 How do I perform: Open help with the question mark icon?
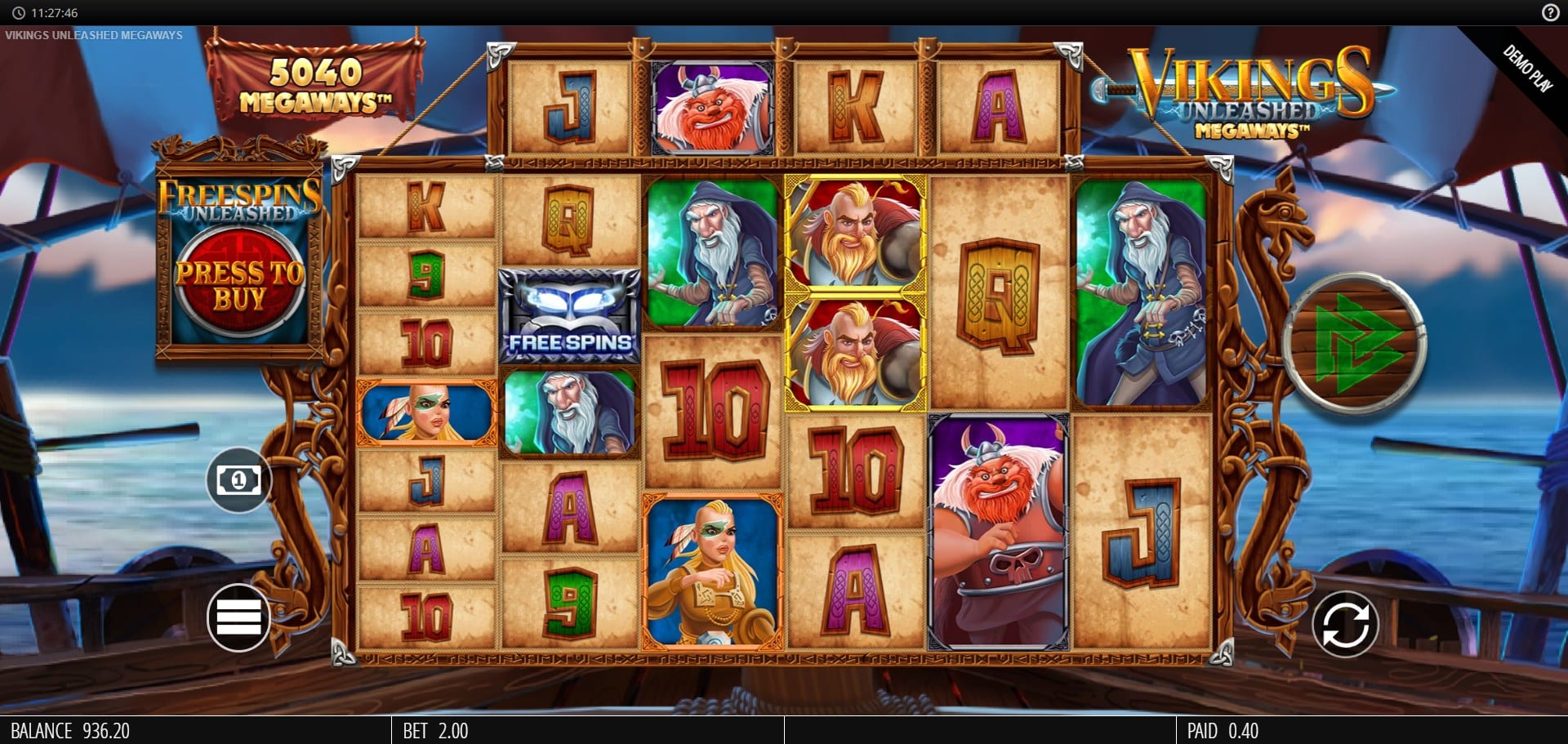(1550, 12)
